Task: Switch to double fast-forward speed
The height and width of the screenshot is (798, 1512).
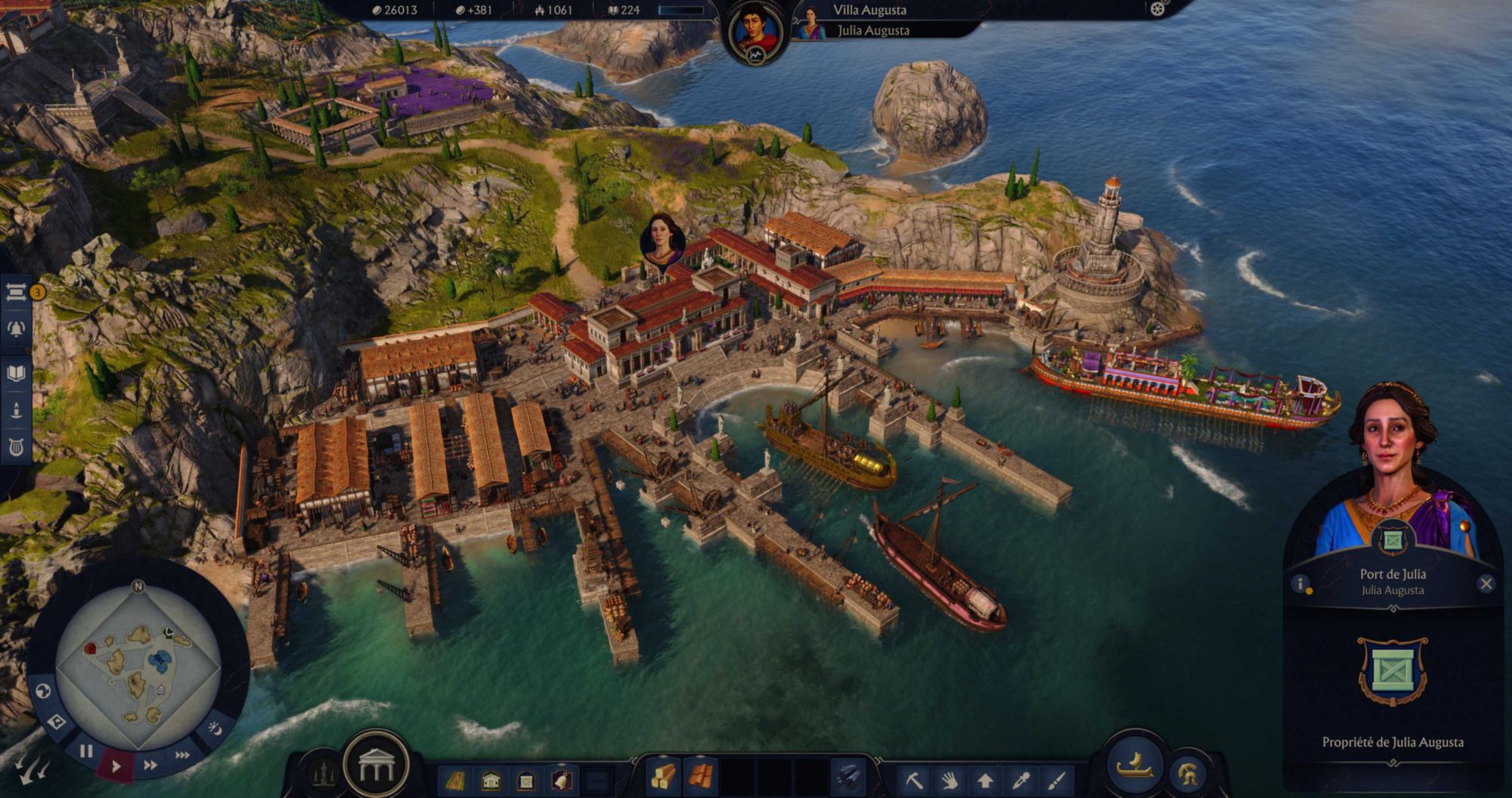Action: (150, 765)
